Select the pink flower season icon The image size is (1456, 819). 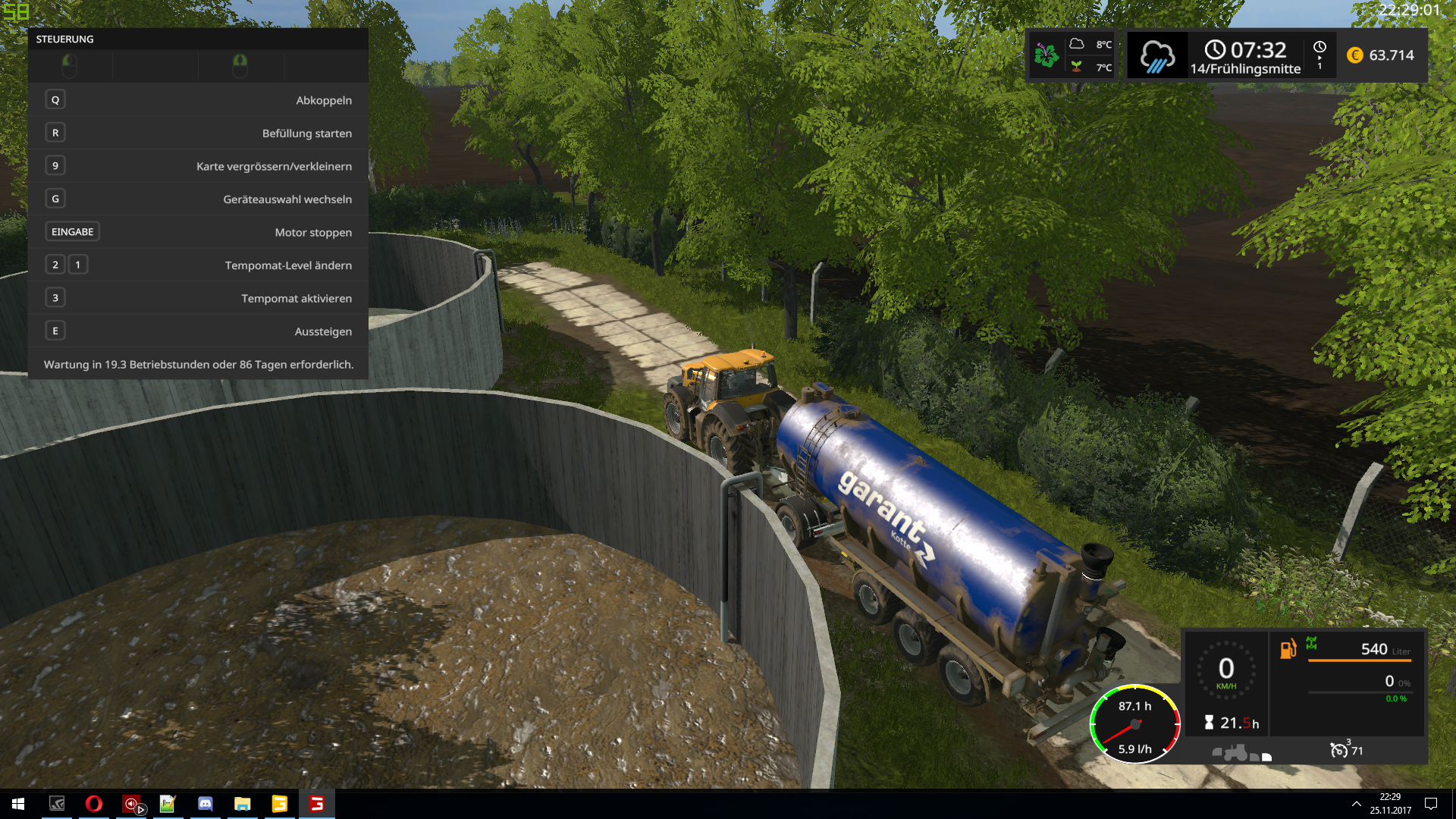1046,55
